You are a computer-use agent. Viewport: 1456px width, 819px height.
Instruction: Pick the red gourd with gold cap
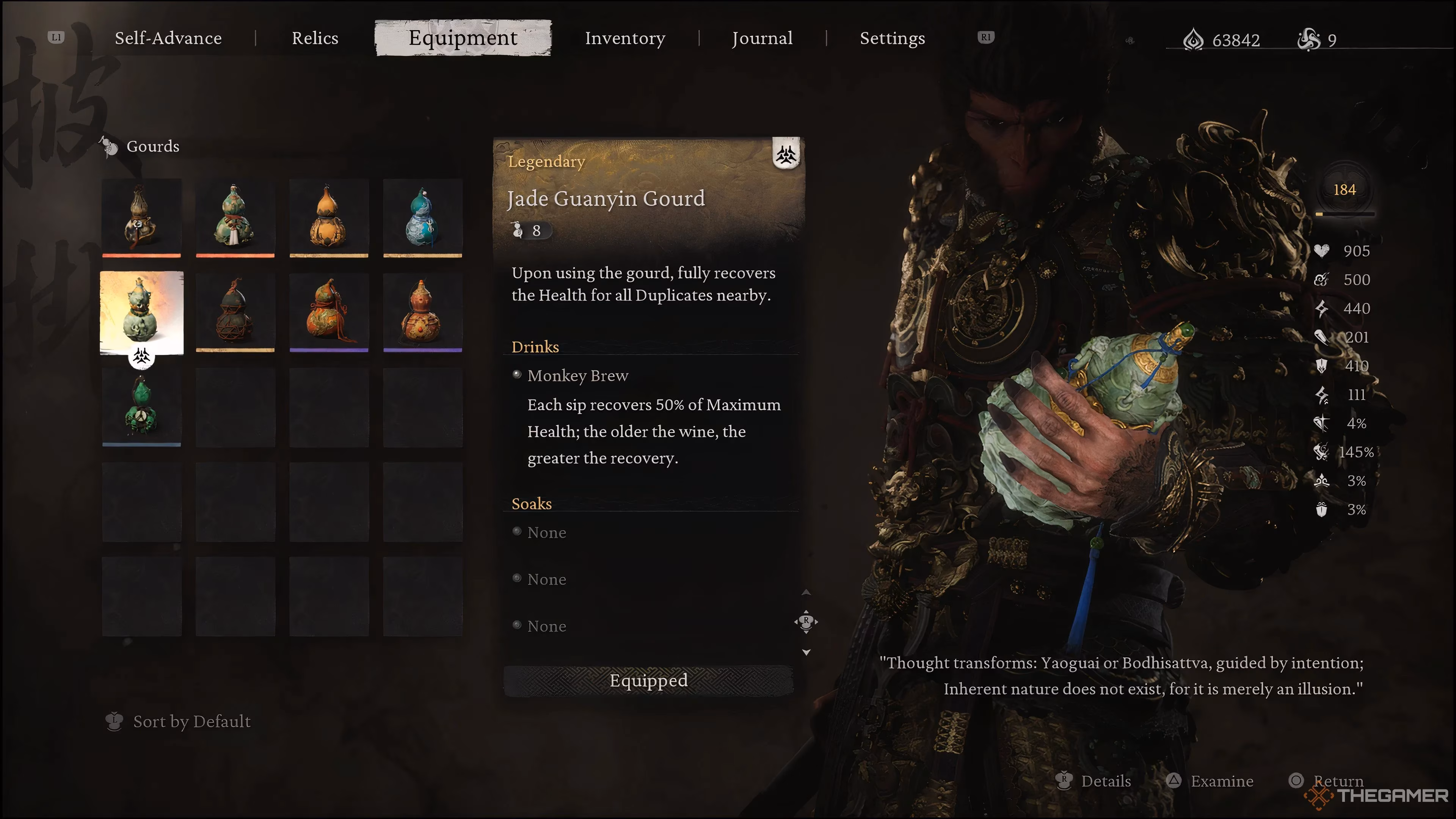coord(422,312)
